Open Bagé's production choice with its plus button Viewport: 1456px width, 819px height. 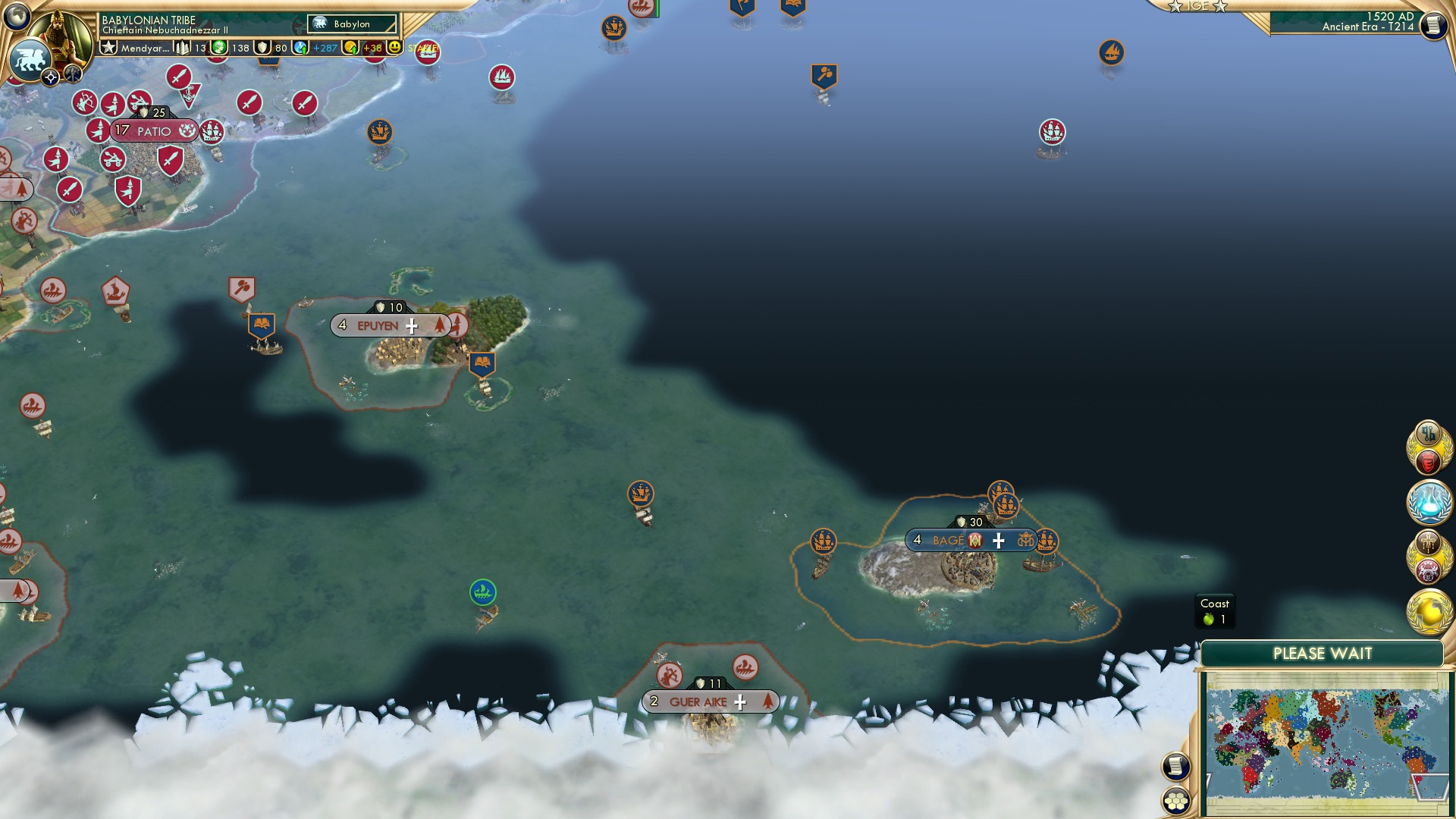pos(999,541)
